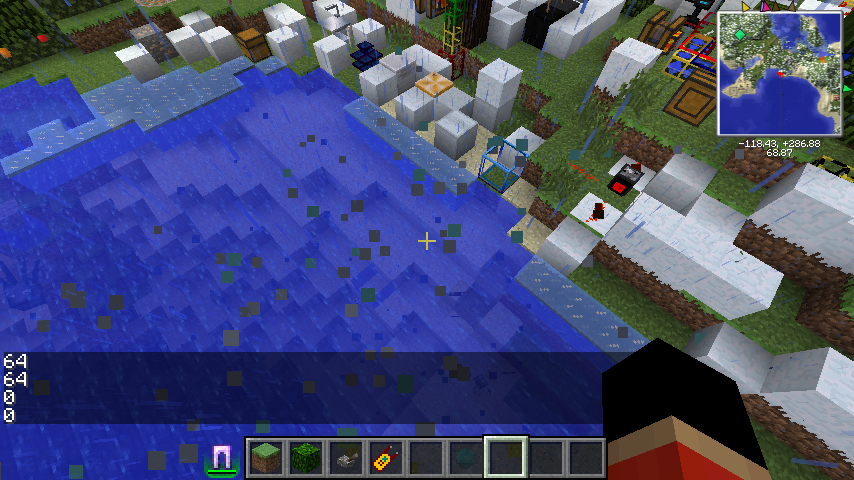Click the minimap in the corner
Image resolution: width=854 pixels, height=480 pixels.
779,73
